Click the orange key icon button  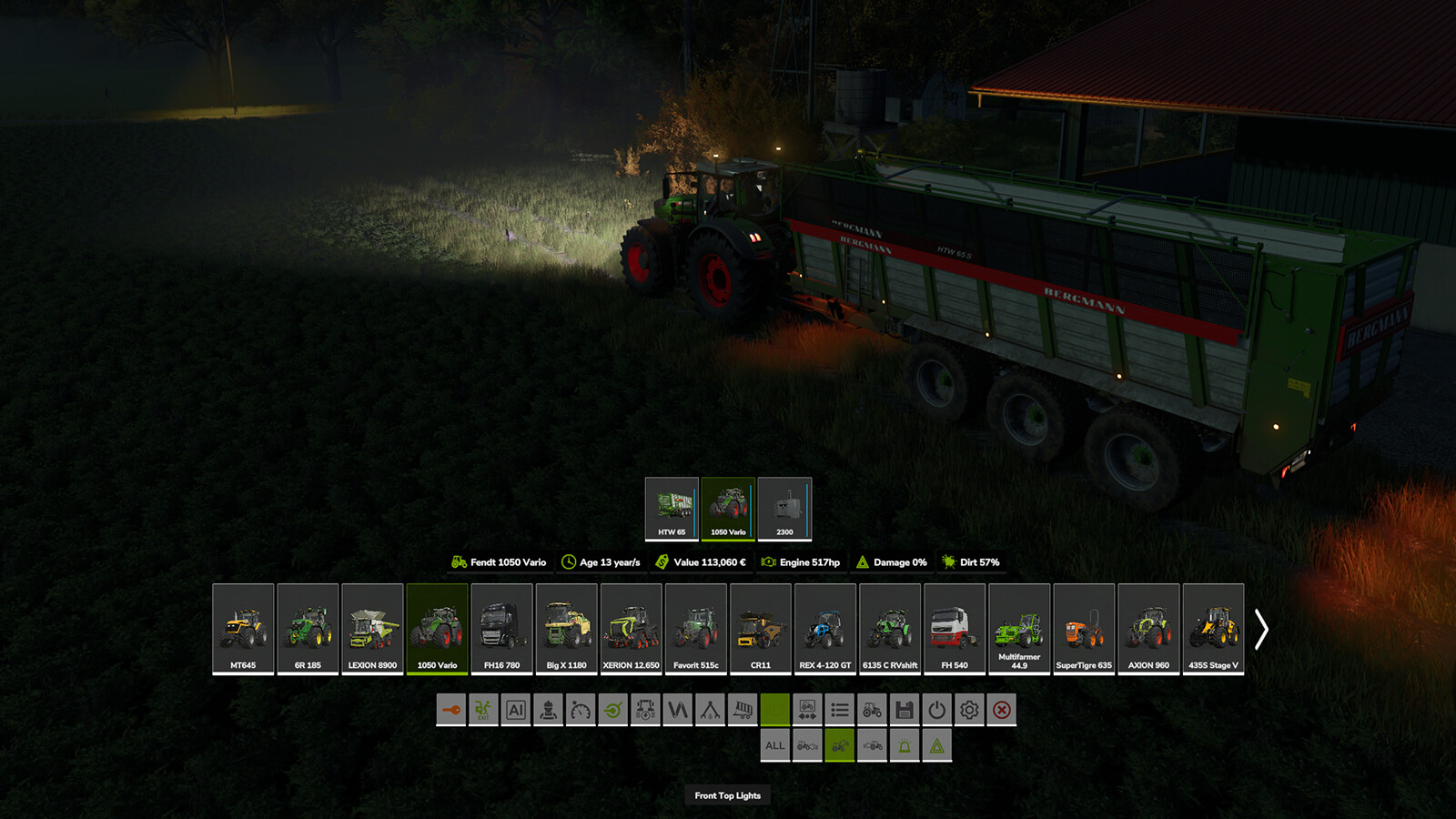pyautogui.click(x=450, y=710)
